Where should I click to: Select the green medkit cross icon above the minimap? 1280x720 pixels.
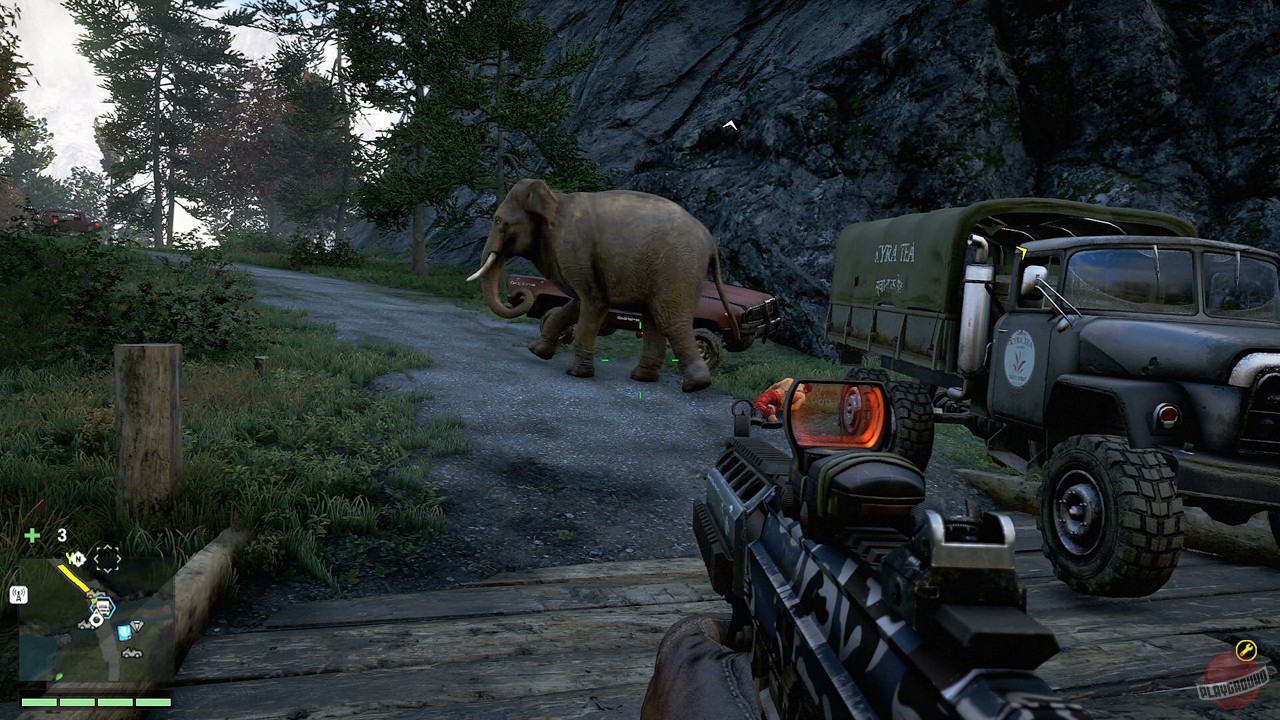[32, 533]
